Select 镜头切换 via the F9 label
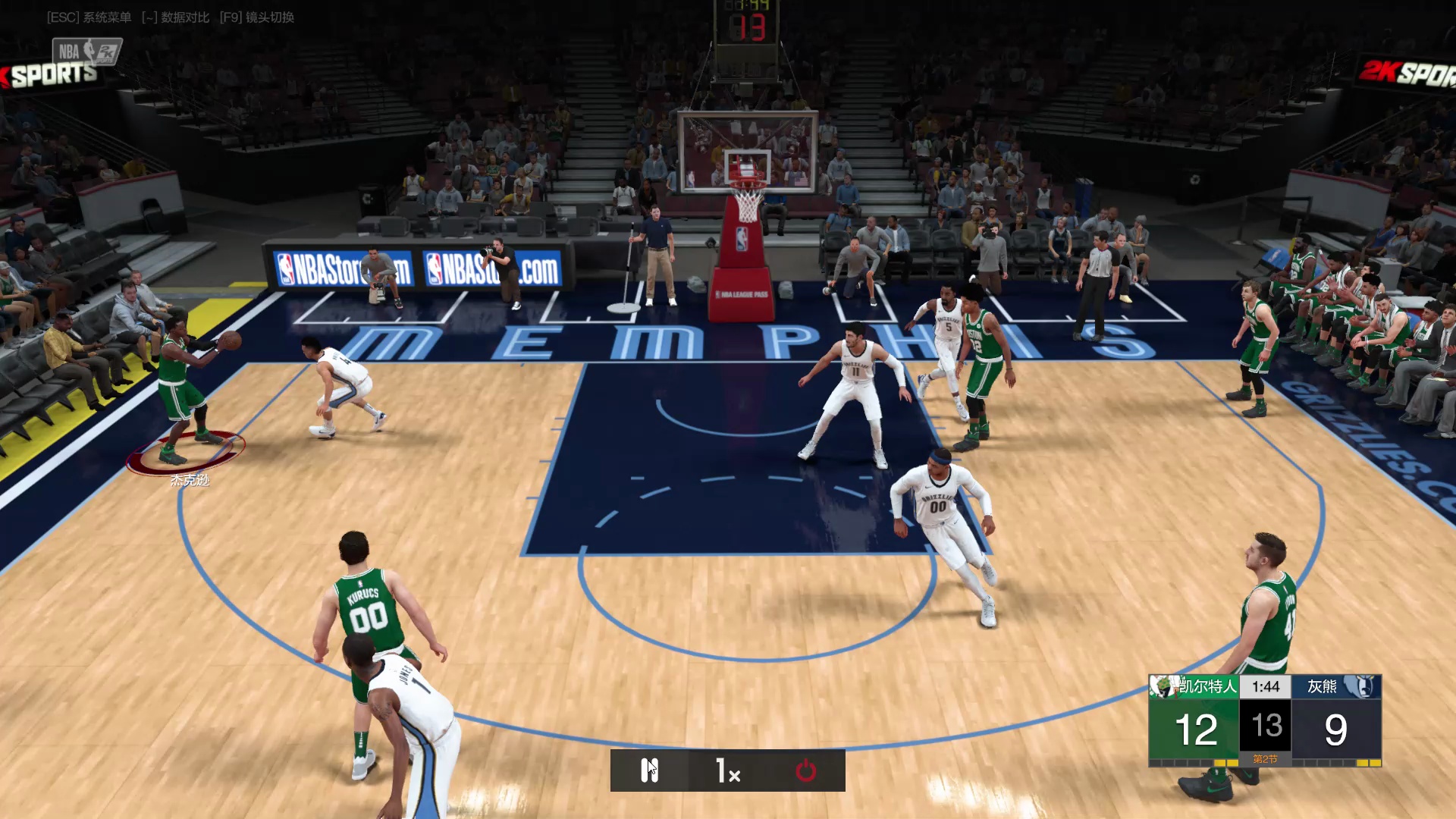Image resolution: width=1456 pixels, height=819 pixels. pyautogui.click(x=258, y=17)
